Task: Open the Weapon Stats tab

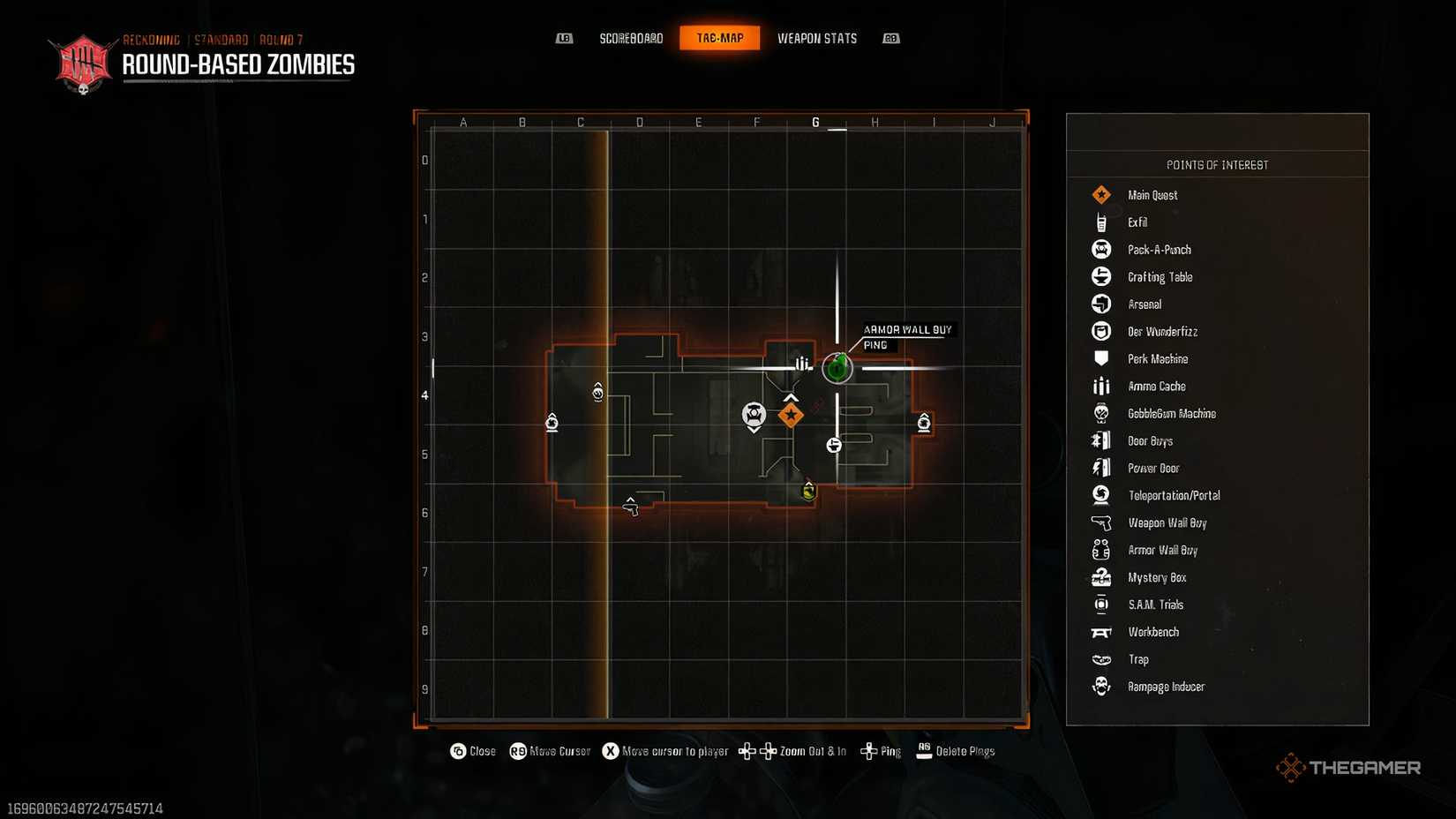Action: (816, 38)
